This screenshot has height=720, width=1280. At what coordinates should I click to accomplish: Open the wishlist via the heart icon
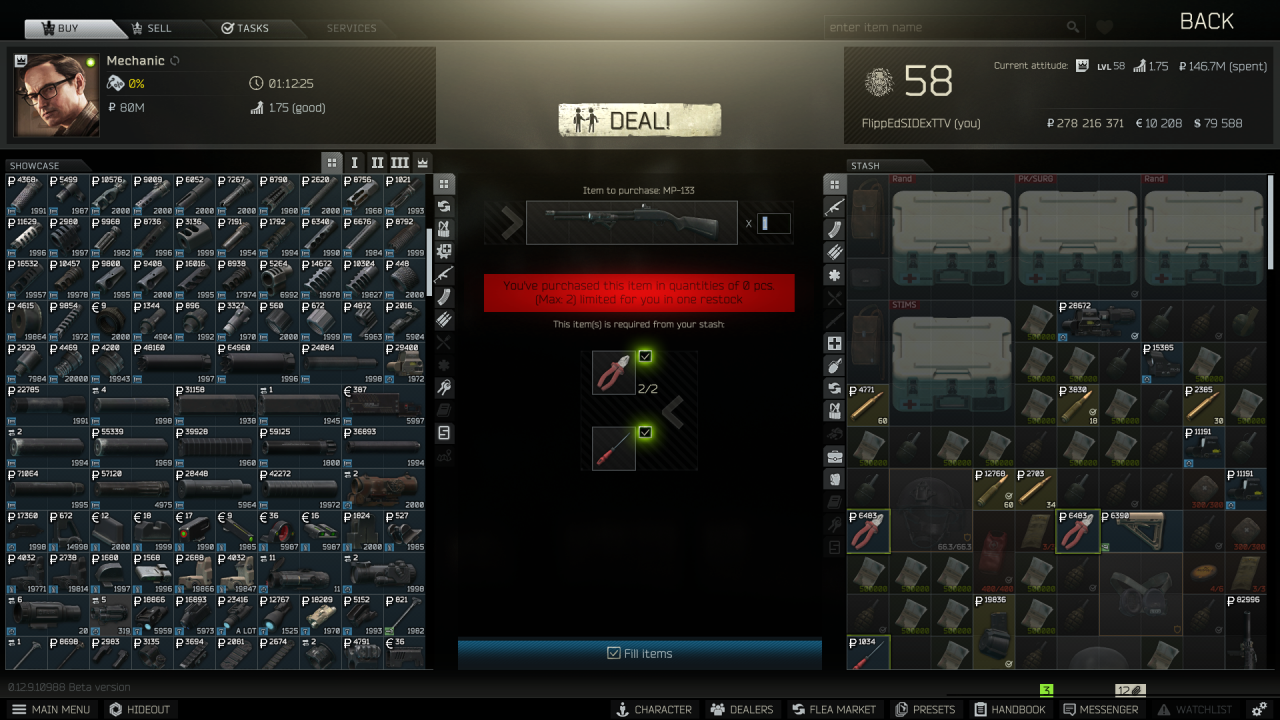tap(1104, 27)
